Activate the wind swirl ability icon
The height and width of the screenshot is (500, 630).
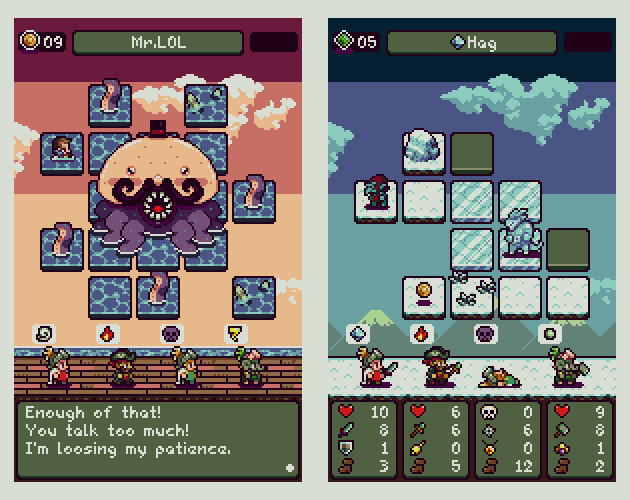pyautogui.click(x=44, y=333)
